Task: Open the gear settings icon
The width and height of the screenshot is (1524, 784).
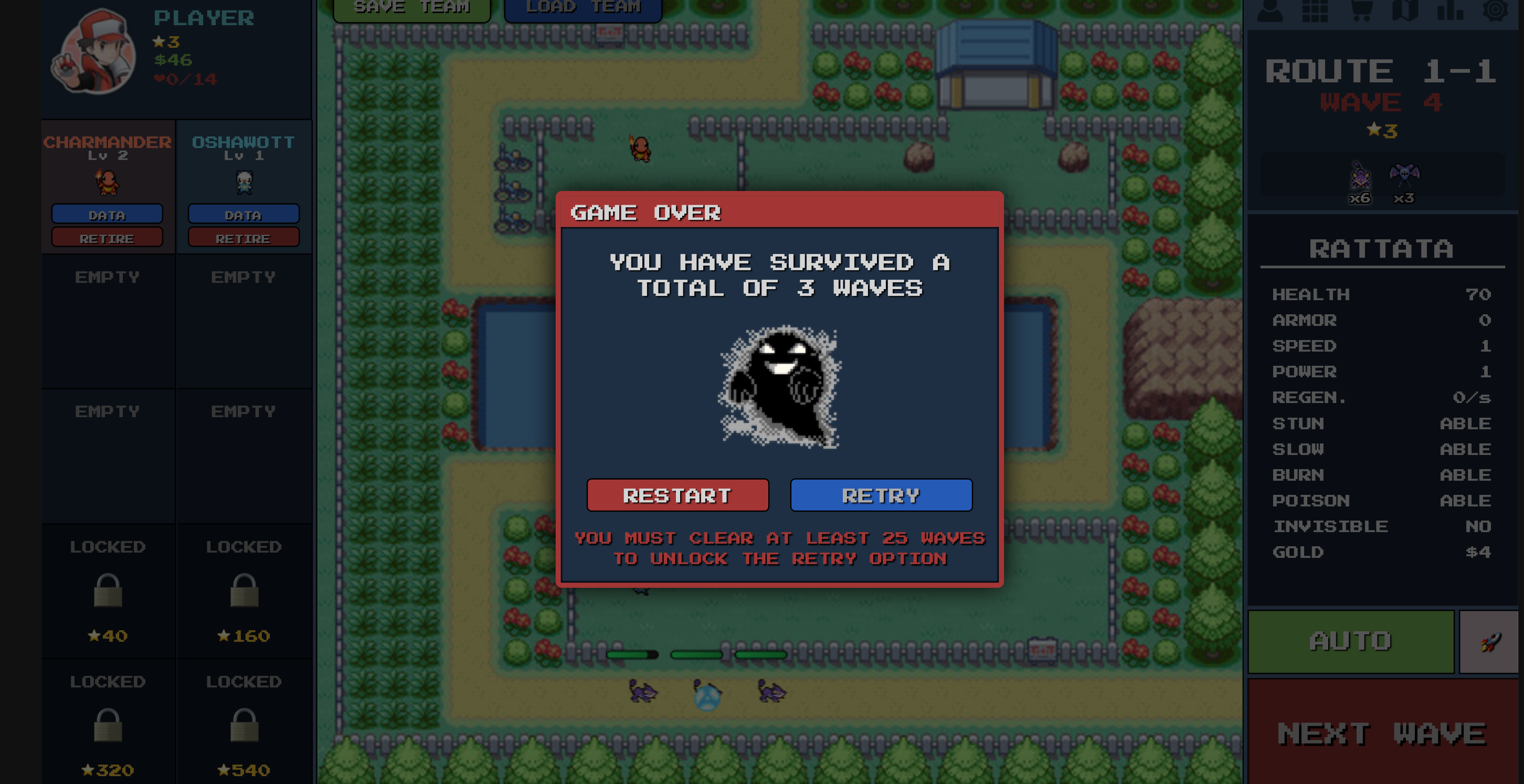Action: (x=1496, y=10)
